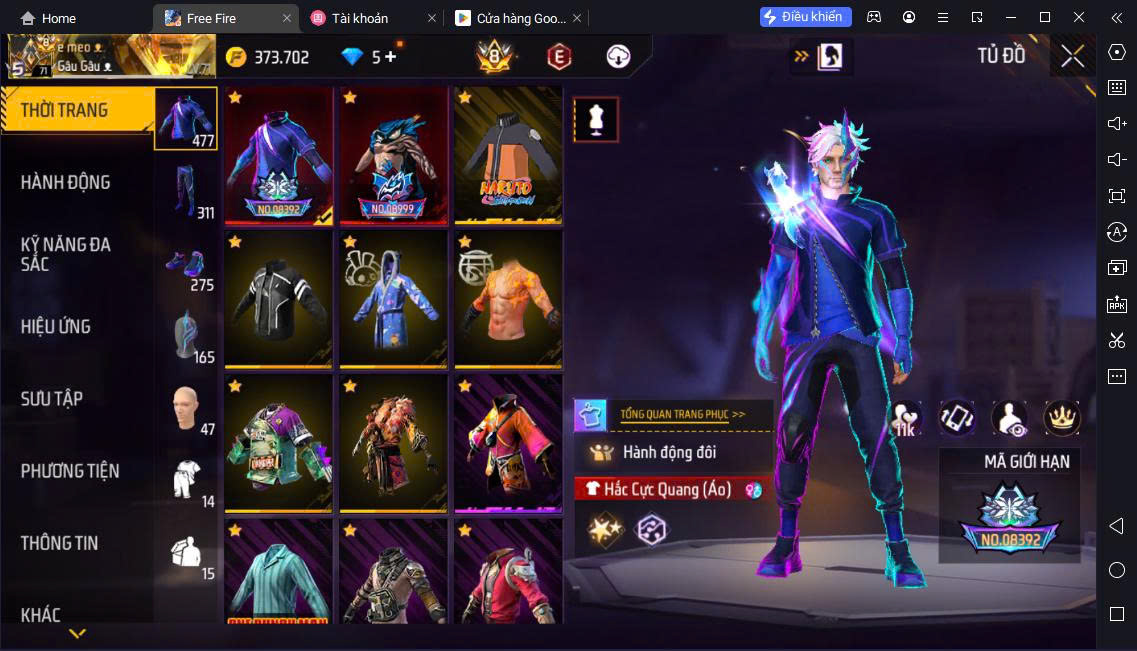
Task: Select the pants subcategory with 311 items
Action: point(186,190)
